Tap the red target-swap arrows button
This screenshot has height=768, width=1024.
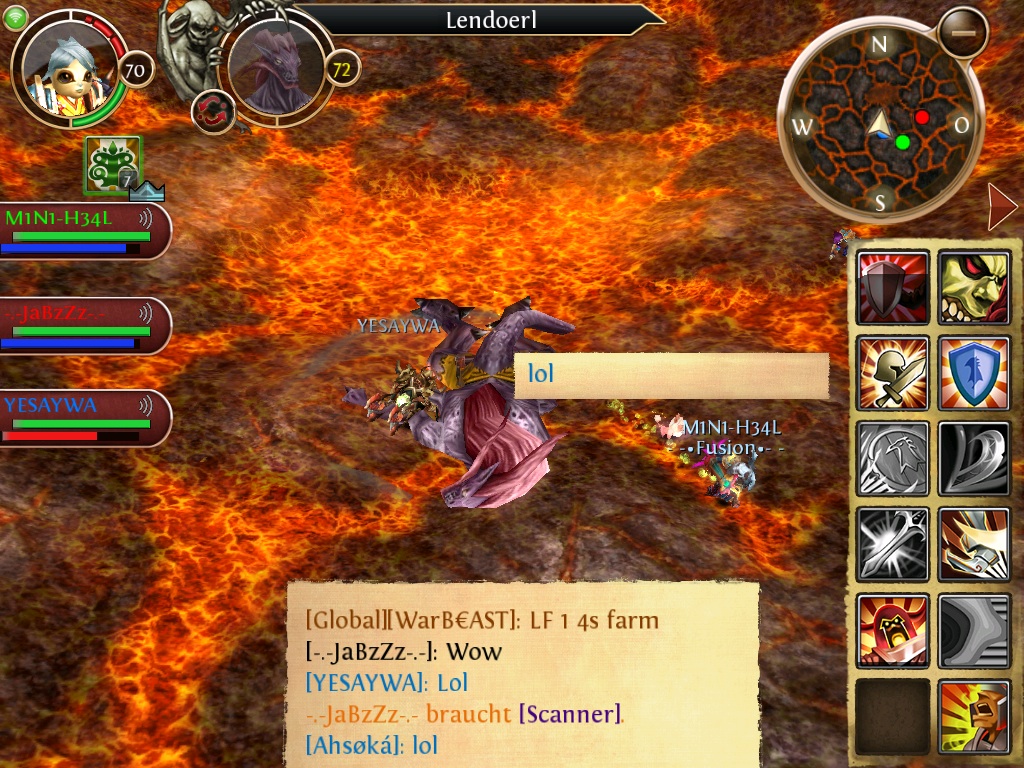pyautogui.click(x=212, y=109)
